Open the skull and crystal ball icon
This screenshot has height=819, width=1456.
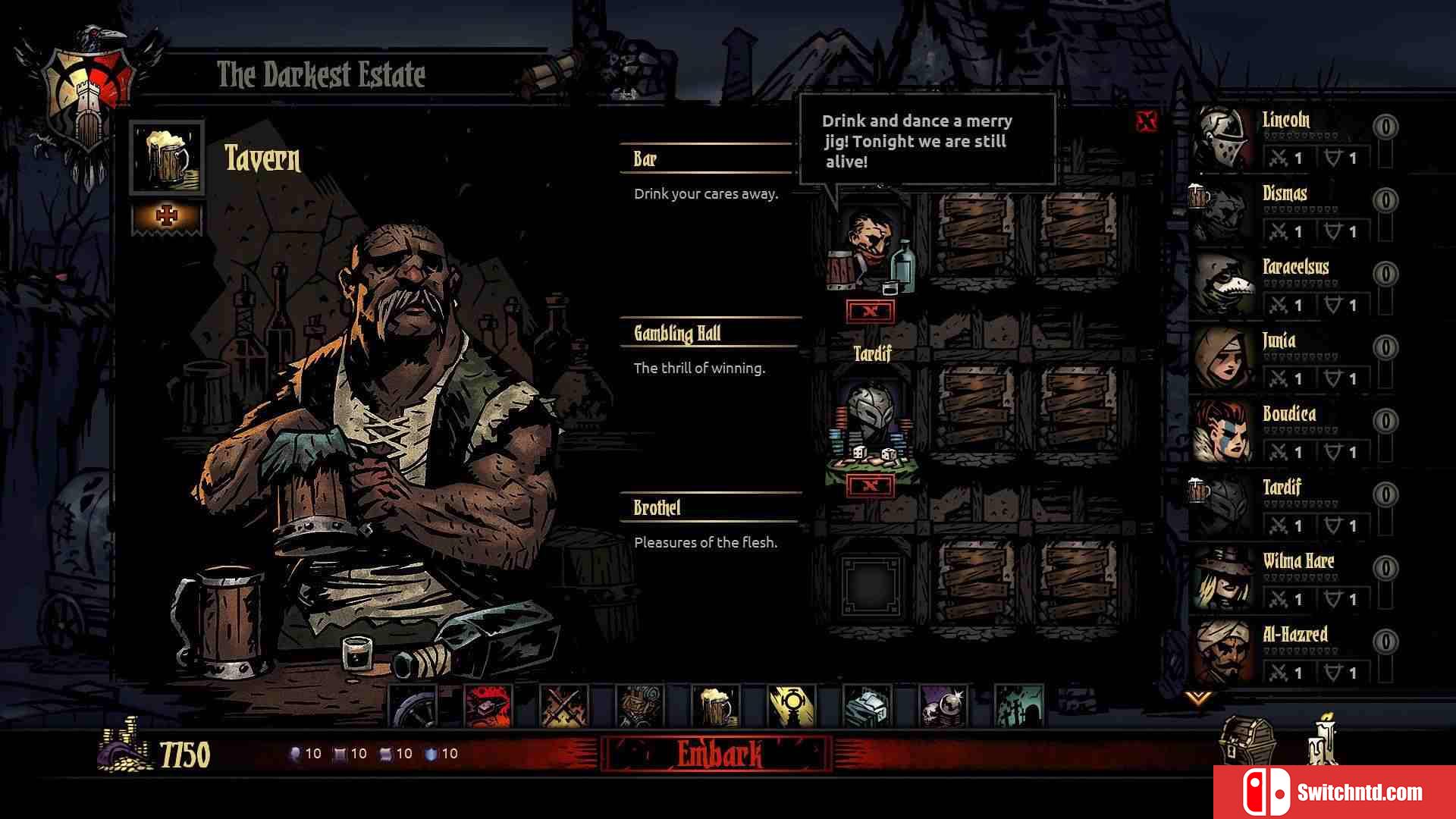pos(943,707)
